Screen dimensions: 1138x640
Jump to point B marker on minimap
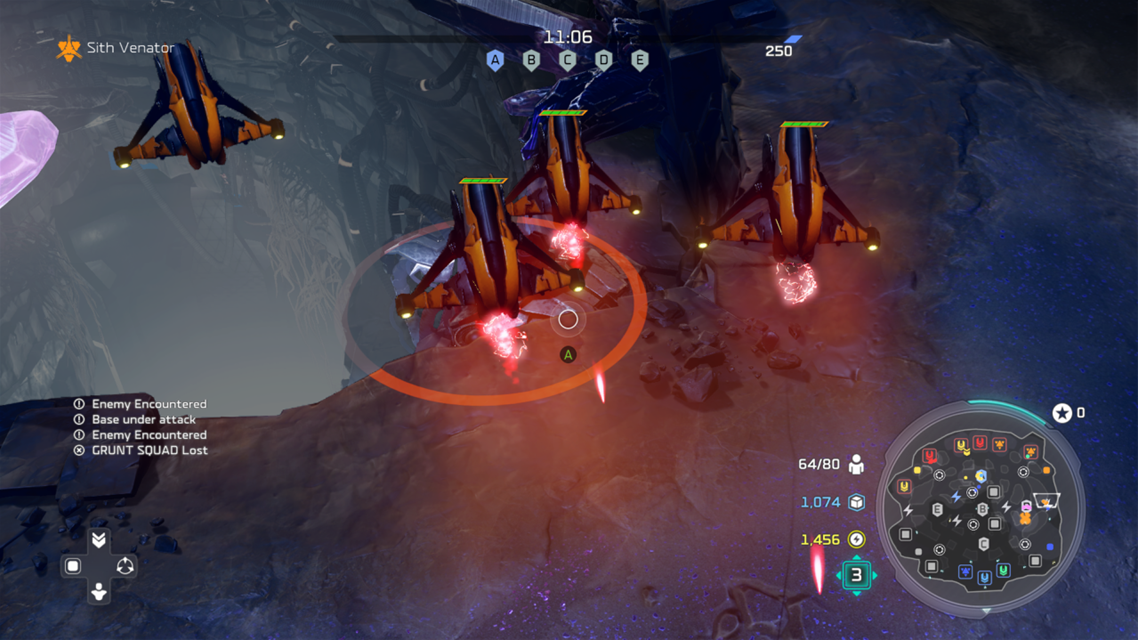tap(983, 510)
